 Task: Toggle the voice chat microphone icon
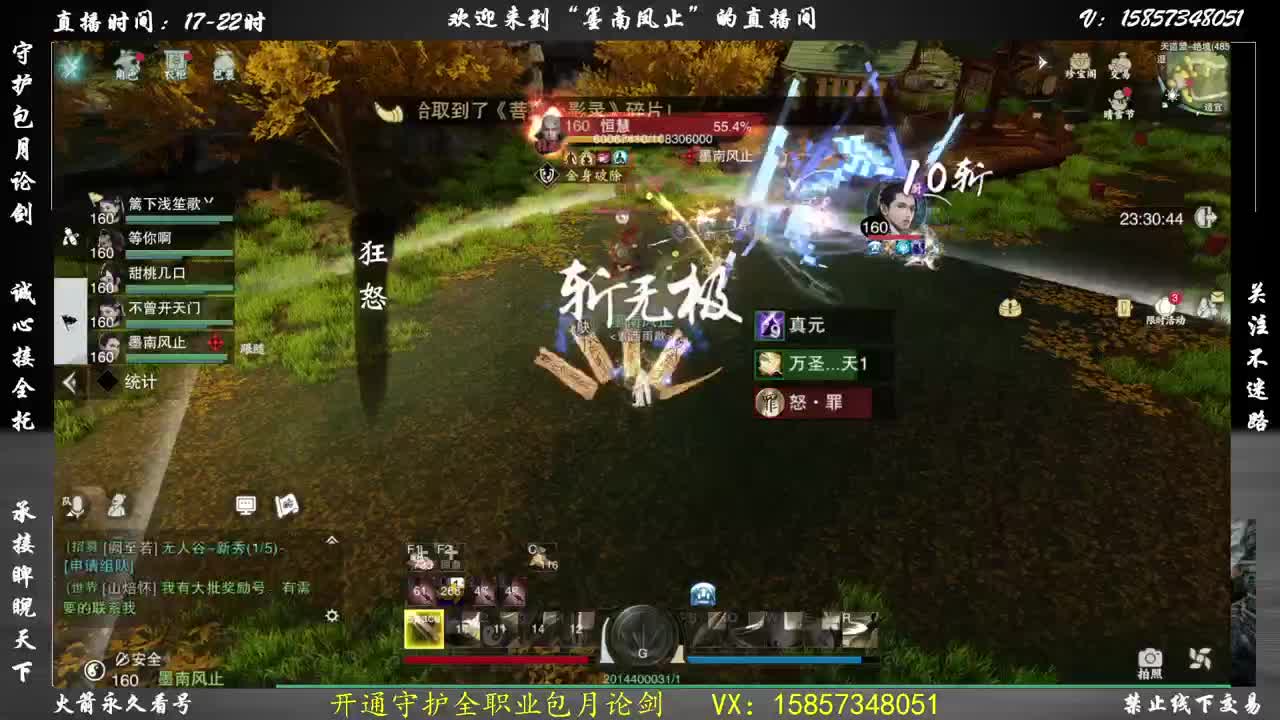(78, 504)
